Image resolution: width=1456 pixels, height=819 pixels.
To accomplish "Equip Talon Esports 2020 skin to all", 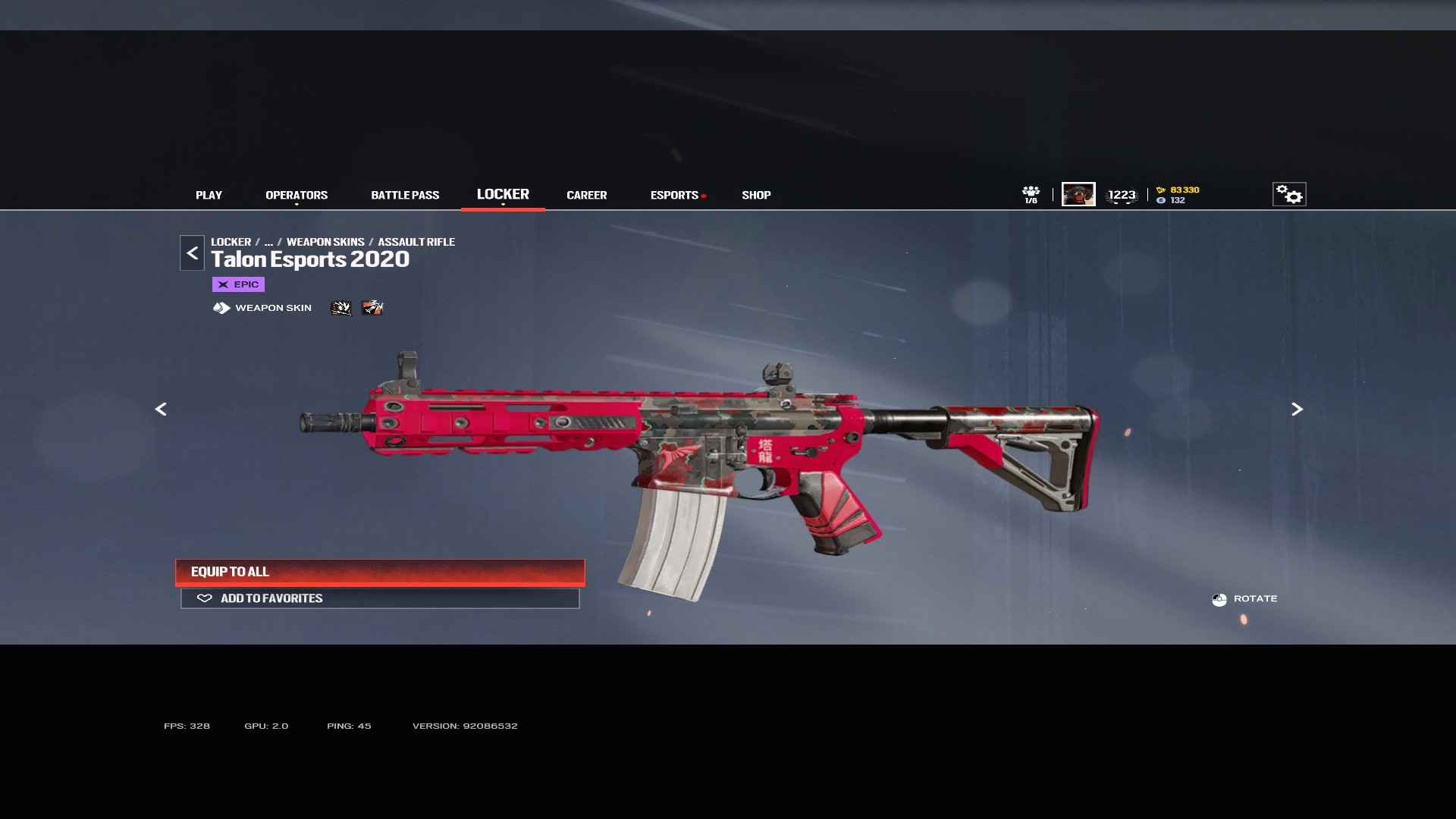I will [380, 572].
